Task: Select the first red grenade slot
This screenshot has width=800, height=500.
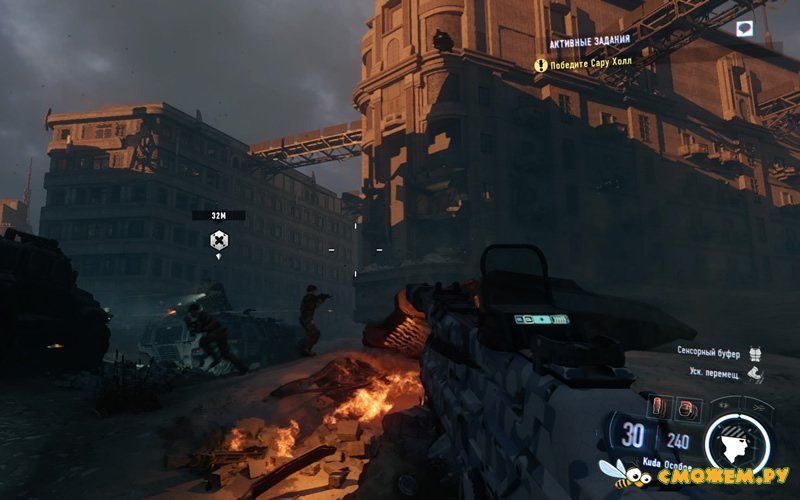Action: click(x=659, y=406)
